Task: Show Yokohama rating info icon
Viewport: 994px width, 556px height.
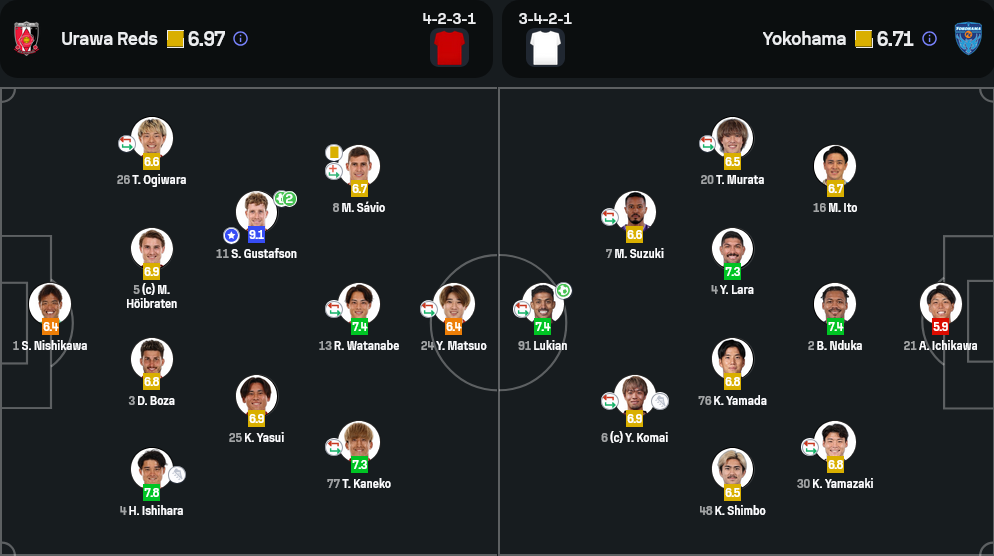Action: 929,39
